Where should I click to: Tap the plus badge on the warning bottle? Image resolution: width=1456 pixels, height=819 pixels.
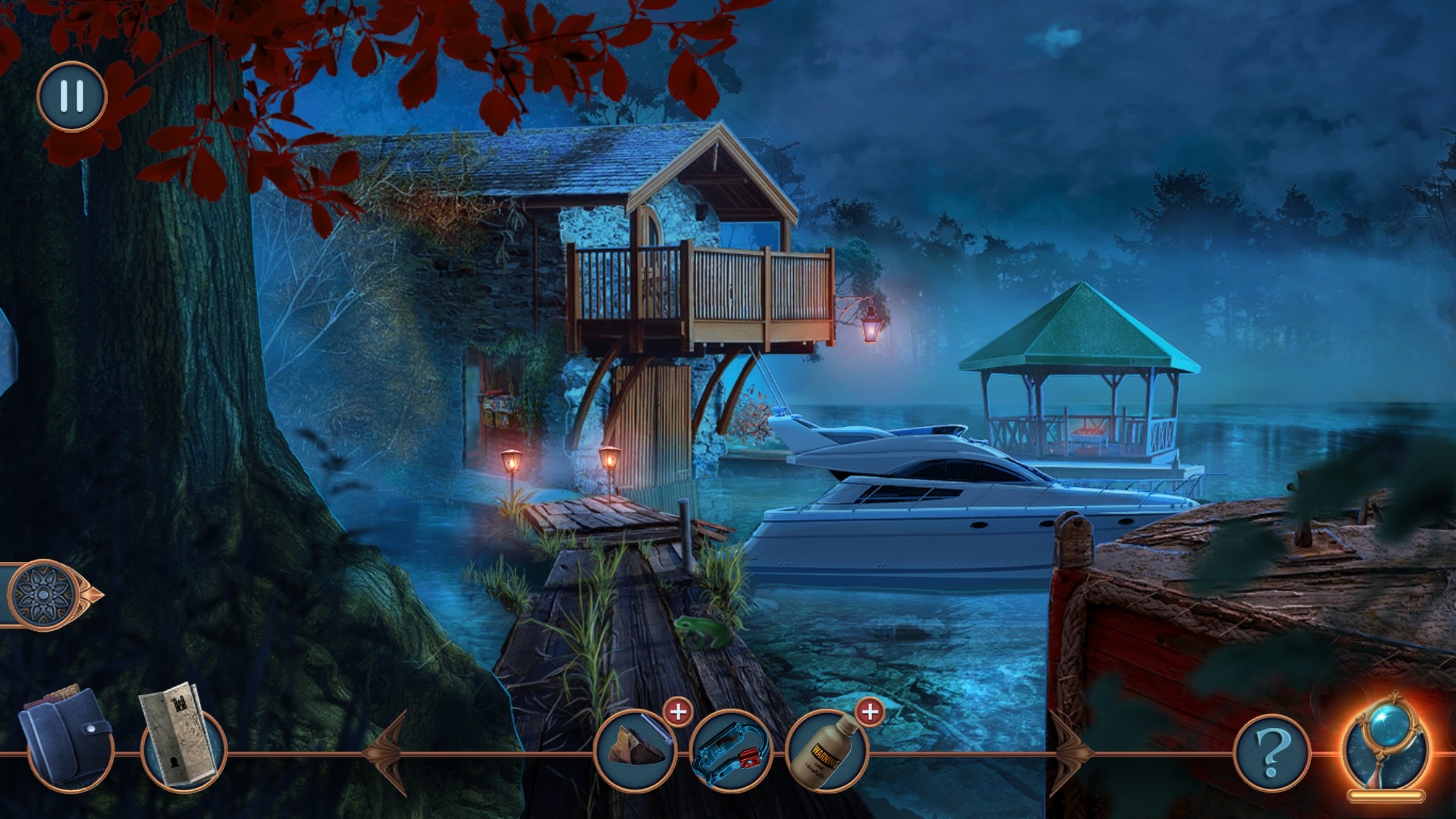pyautogui.click(x=870, y=712)
